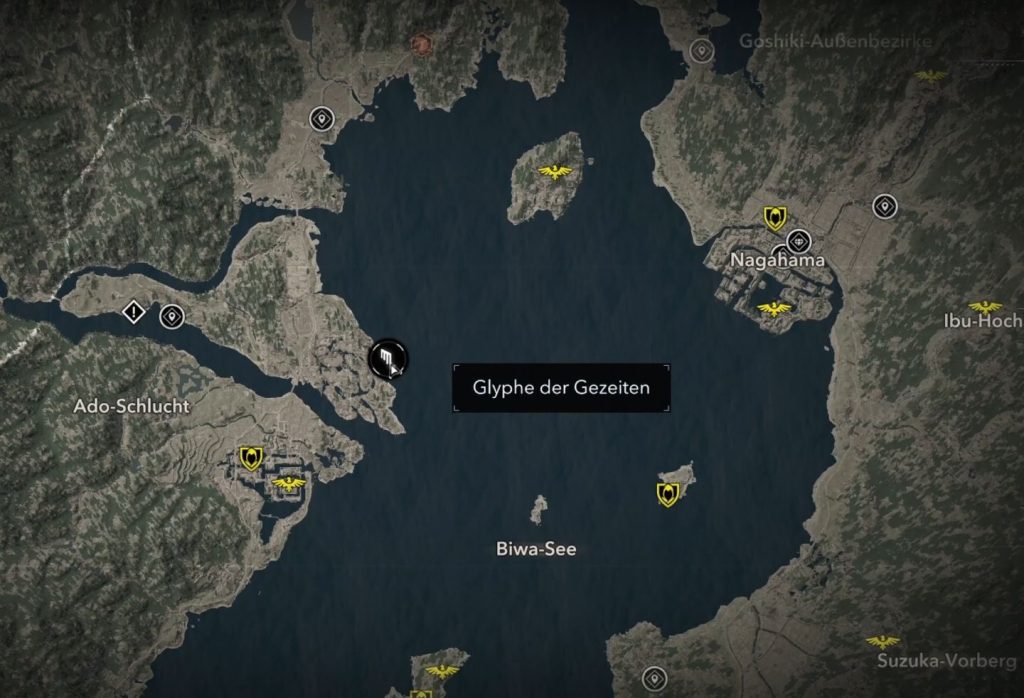Click the red hexagon map marker
This screenshot has width=1024, height=698.
click(x=421, y=44)
